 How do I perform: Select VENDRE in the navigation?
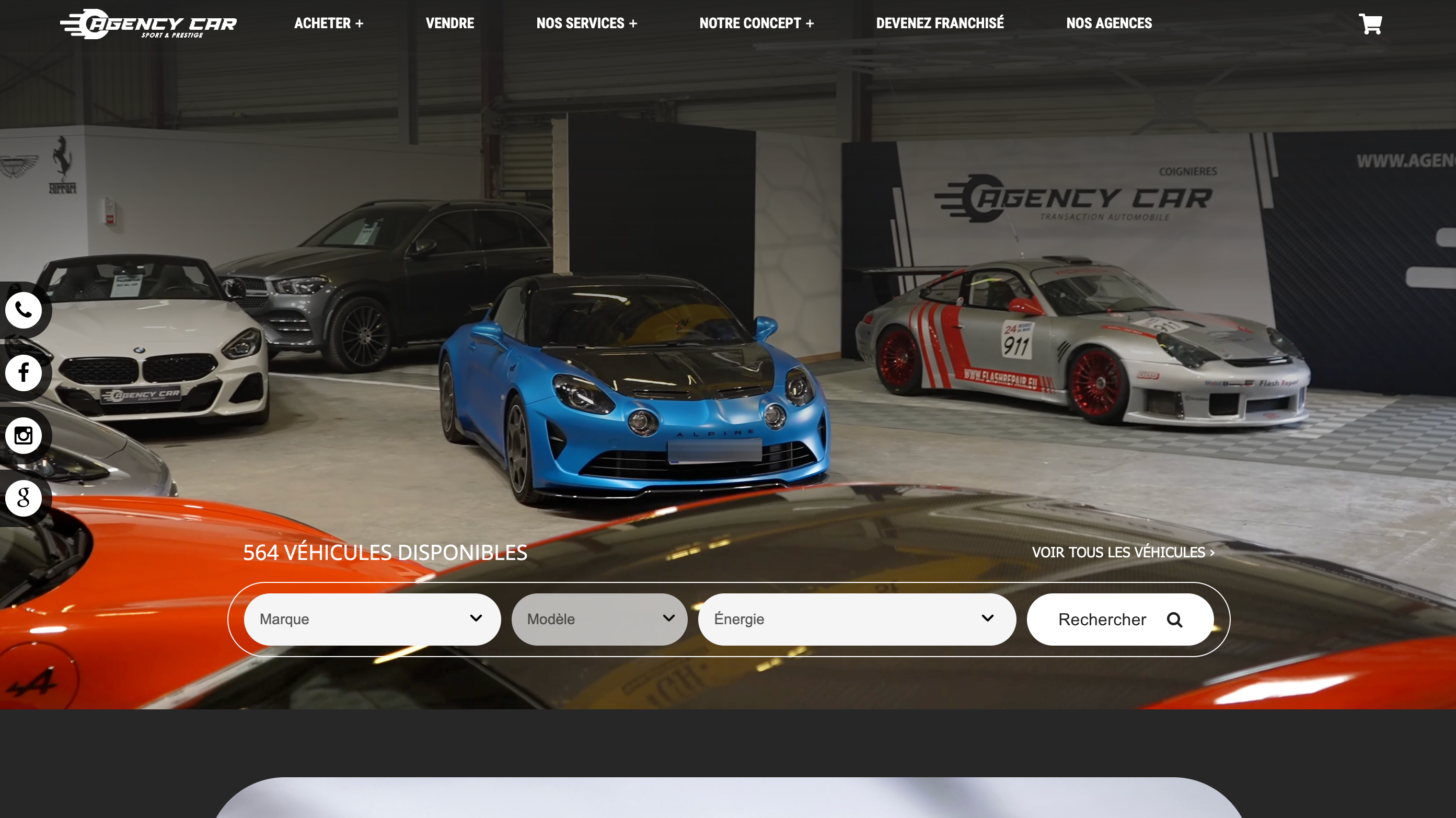[x=449, y=23]
